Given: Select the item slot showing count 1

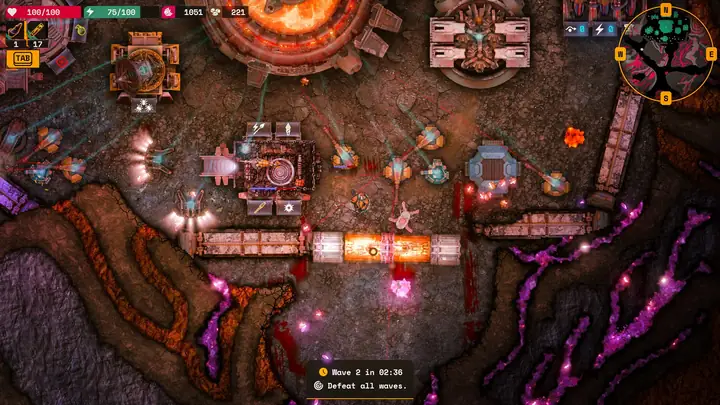Looking at the screenshot, I should coord(15,31).
